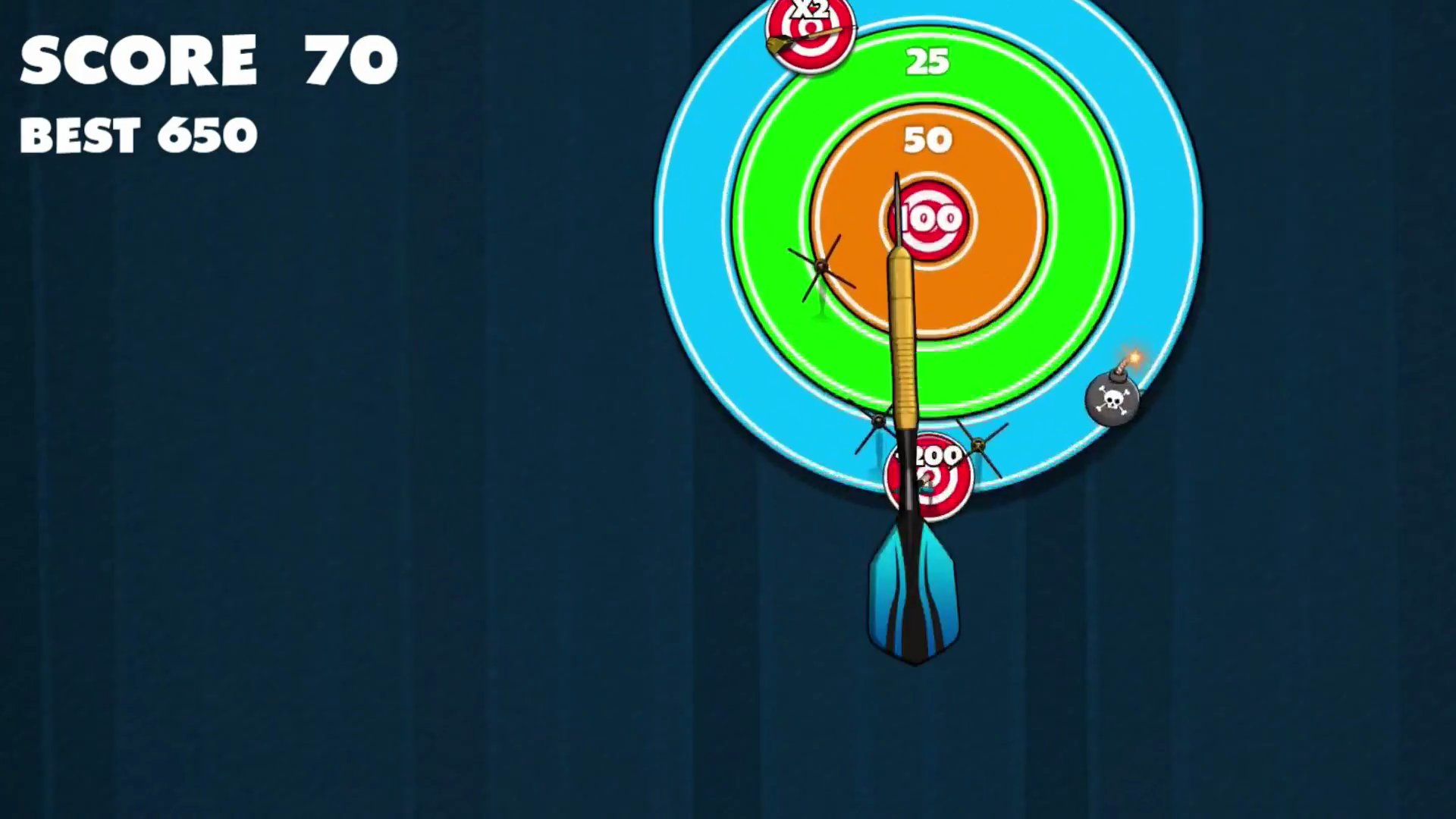Click the BEST 650 label
Viewport: 1456px width, 819px height.
point(139,135)
